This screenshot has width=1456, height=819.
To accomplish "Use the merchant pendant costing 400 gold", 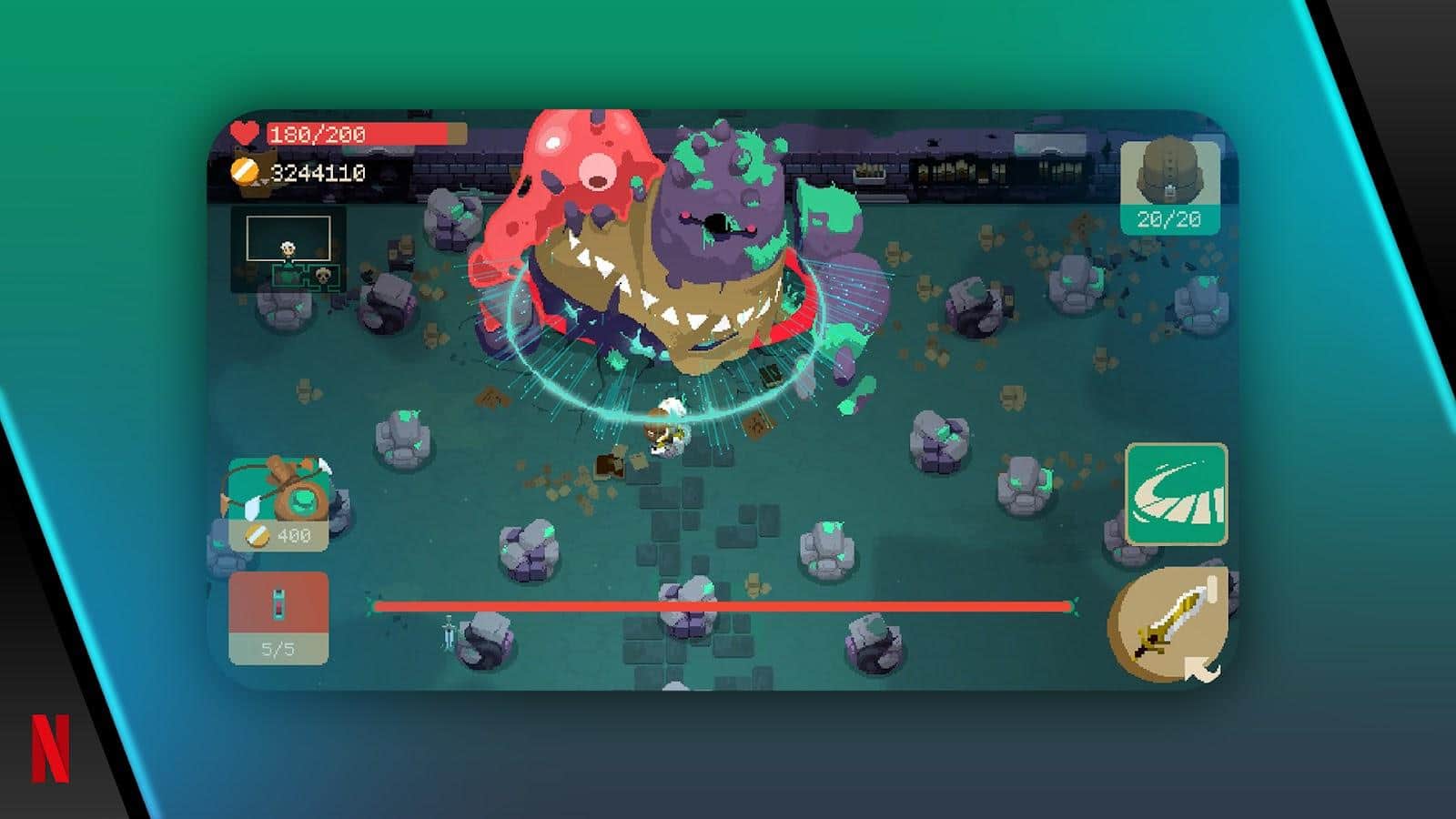I will pyautogui.click(x=278, y=504).
